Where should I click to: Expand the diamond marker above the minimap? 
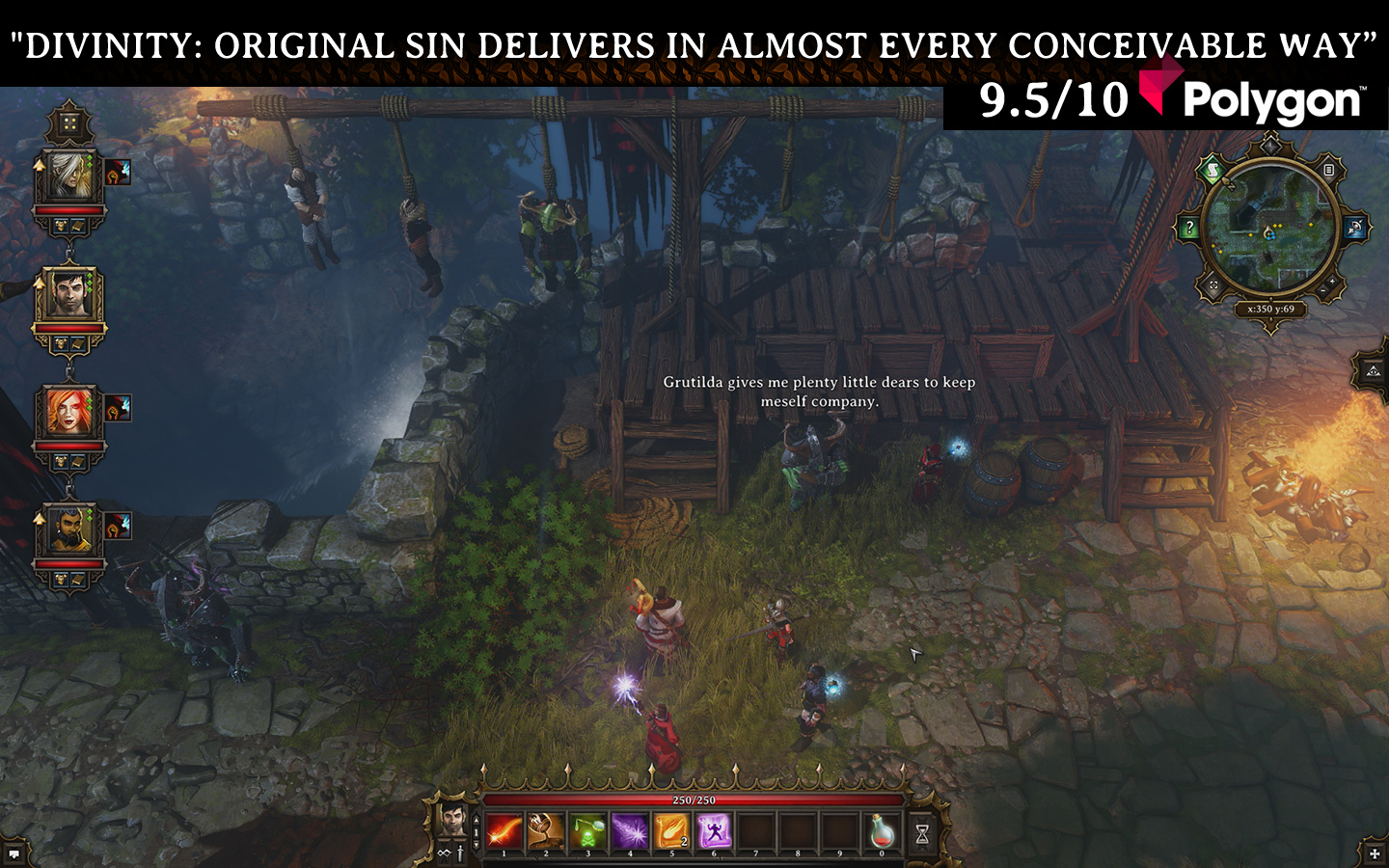tap(1270, 146)
